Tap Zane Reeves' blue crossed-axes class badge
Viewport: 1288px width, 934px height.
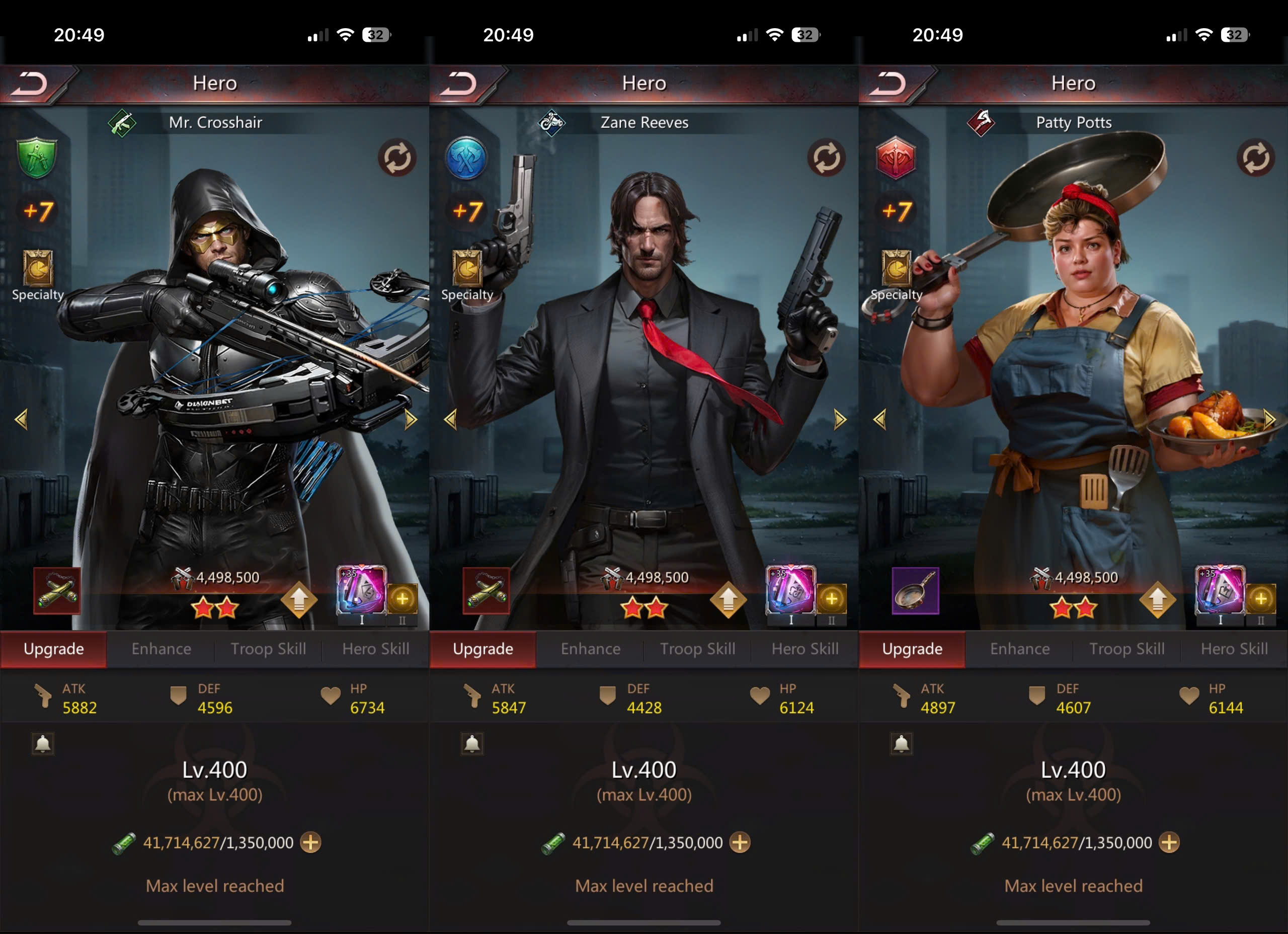click(x=466, y=158)
